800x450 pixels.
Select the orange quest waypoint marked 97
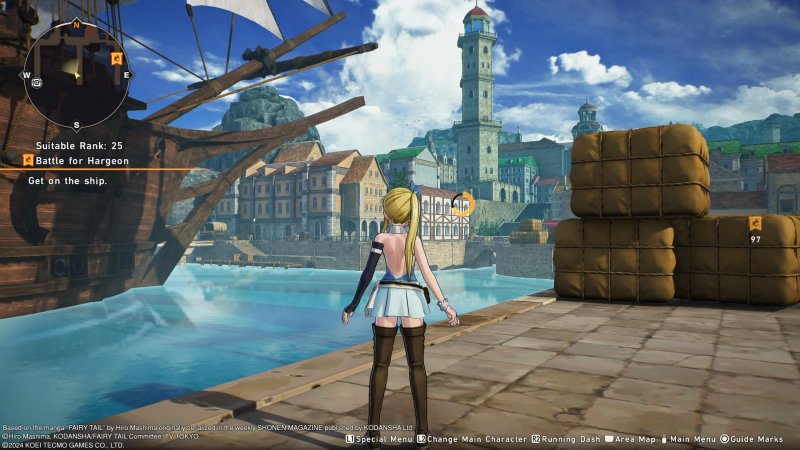point(755,223)
